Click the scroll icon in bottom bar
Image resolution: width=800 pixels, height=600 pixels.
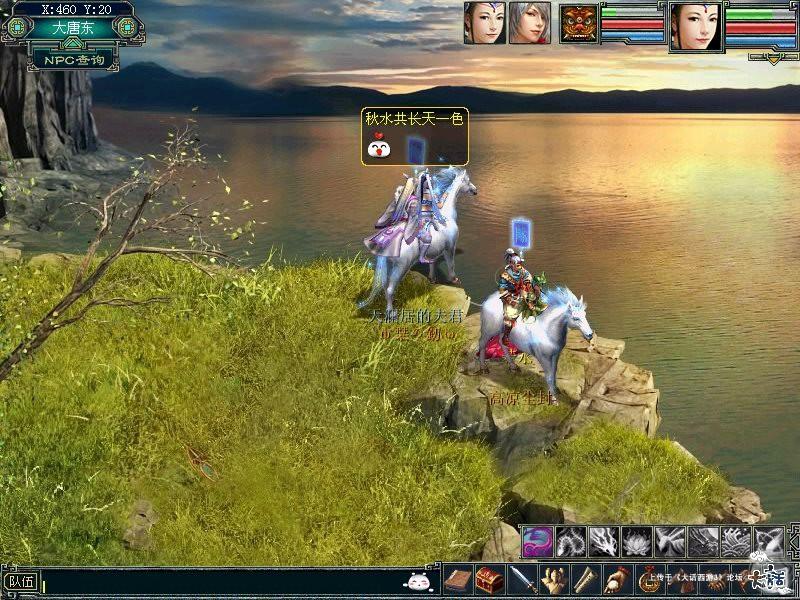(x=587, y=579)
